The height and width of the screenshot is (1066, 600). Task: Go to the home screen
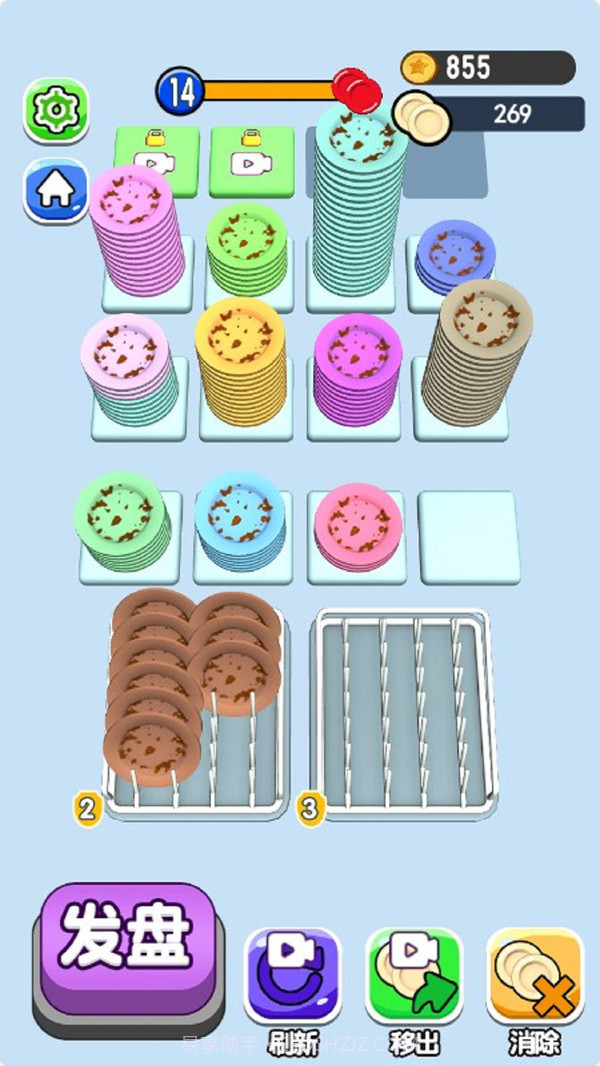click(55, 188)
